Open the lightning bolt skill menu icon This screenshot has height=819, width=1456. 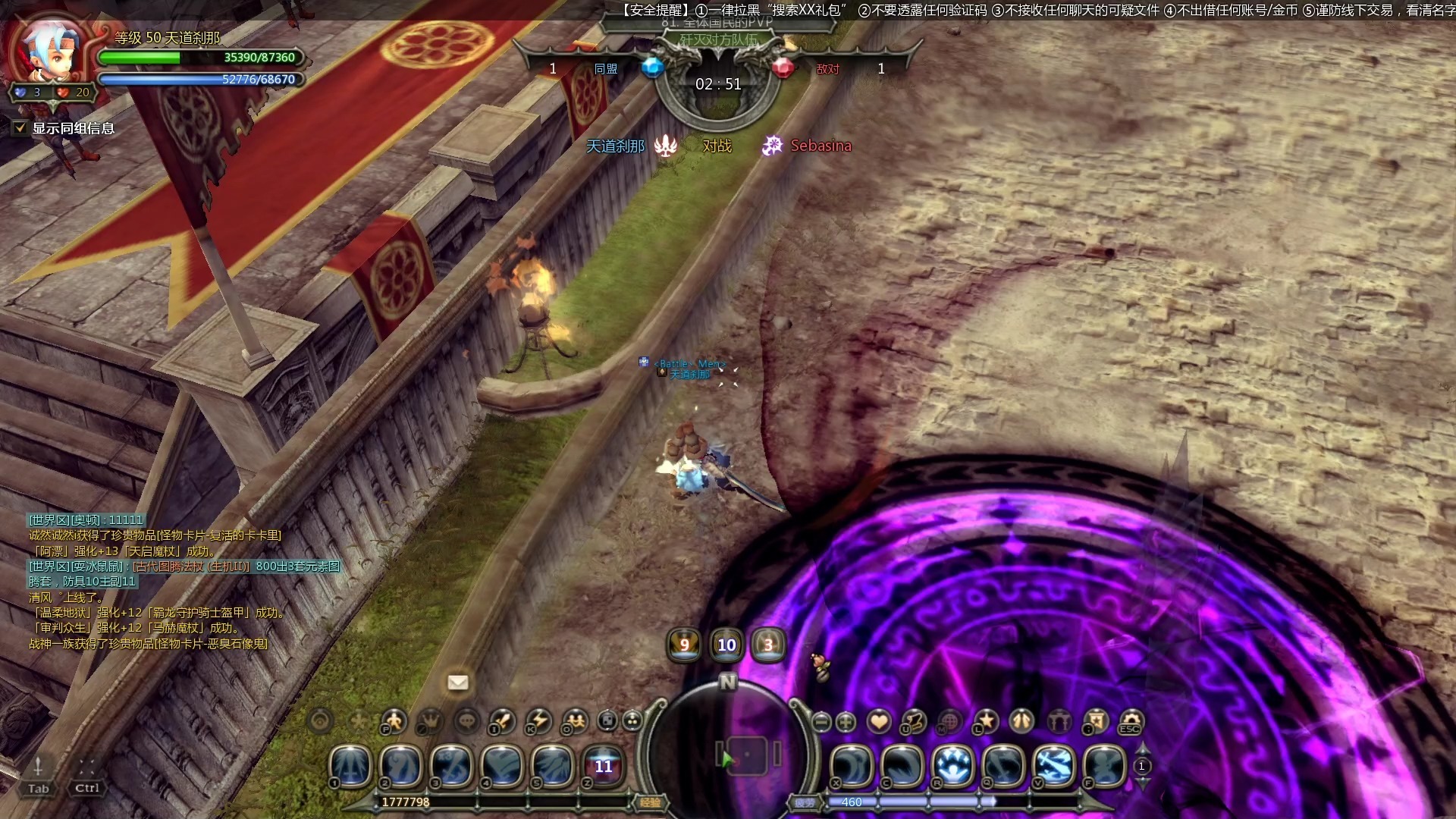tap(539, 721)
